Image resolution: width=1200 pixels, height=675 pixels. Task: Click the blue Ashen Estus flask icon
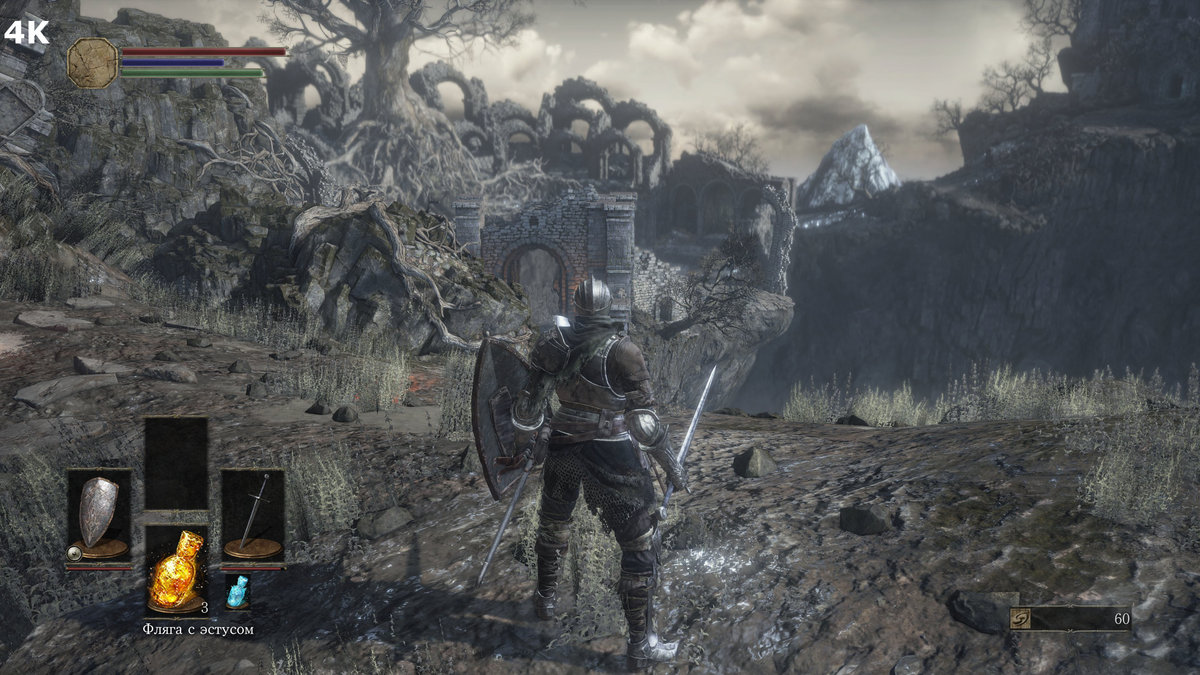click(x=237, y=591)
